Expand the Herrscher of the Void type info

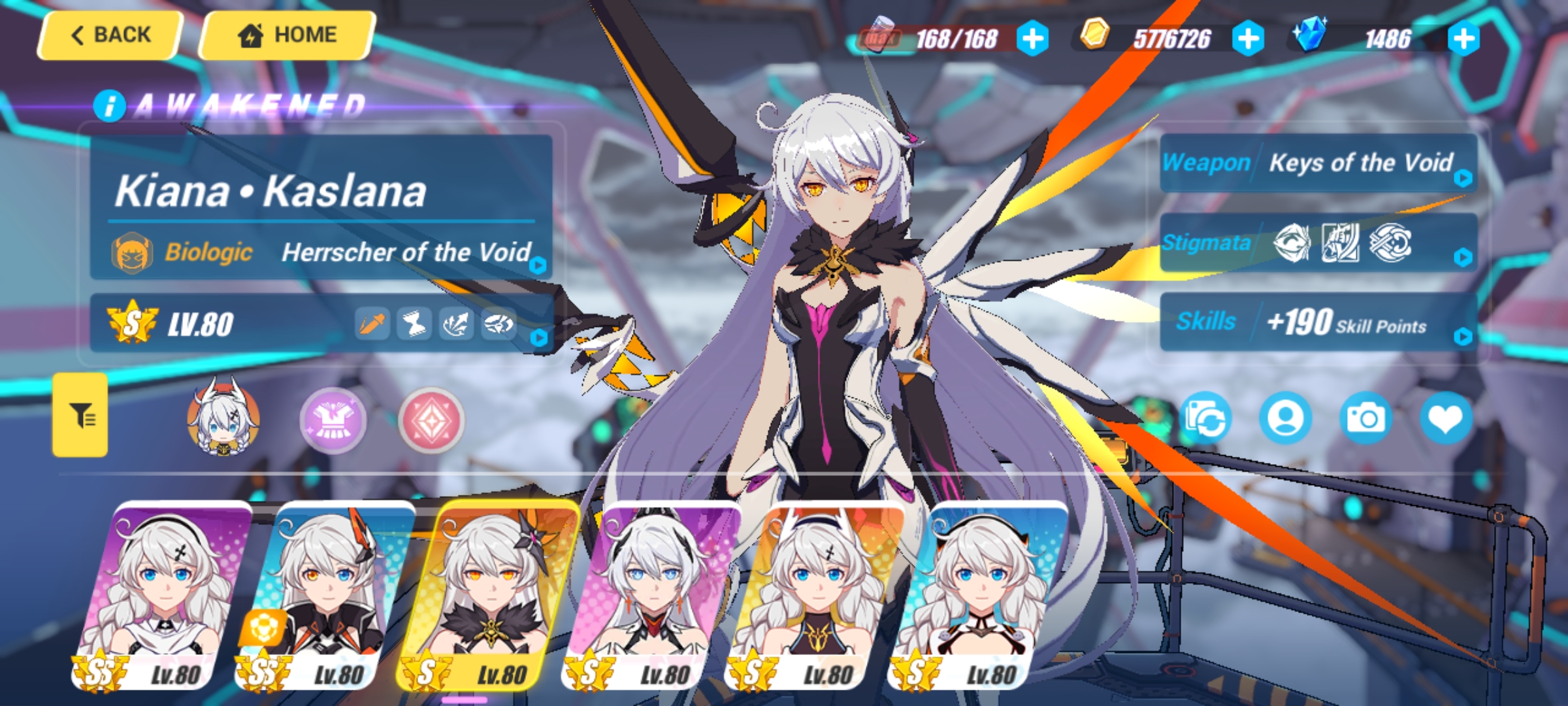pos(536,264)
